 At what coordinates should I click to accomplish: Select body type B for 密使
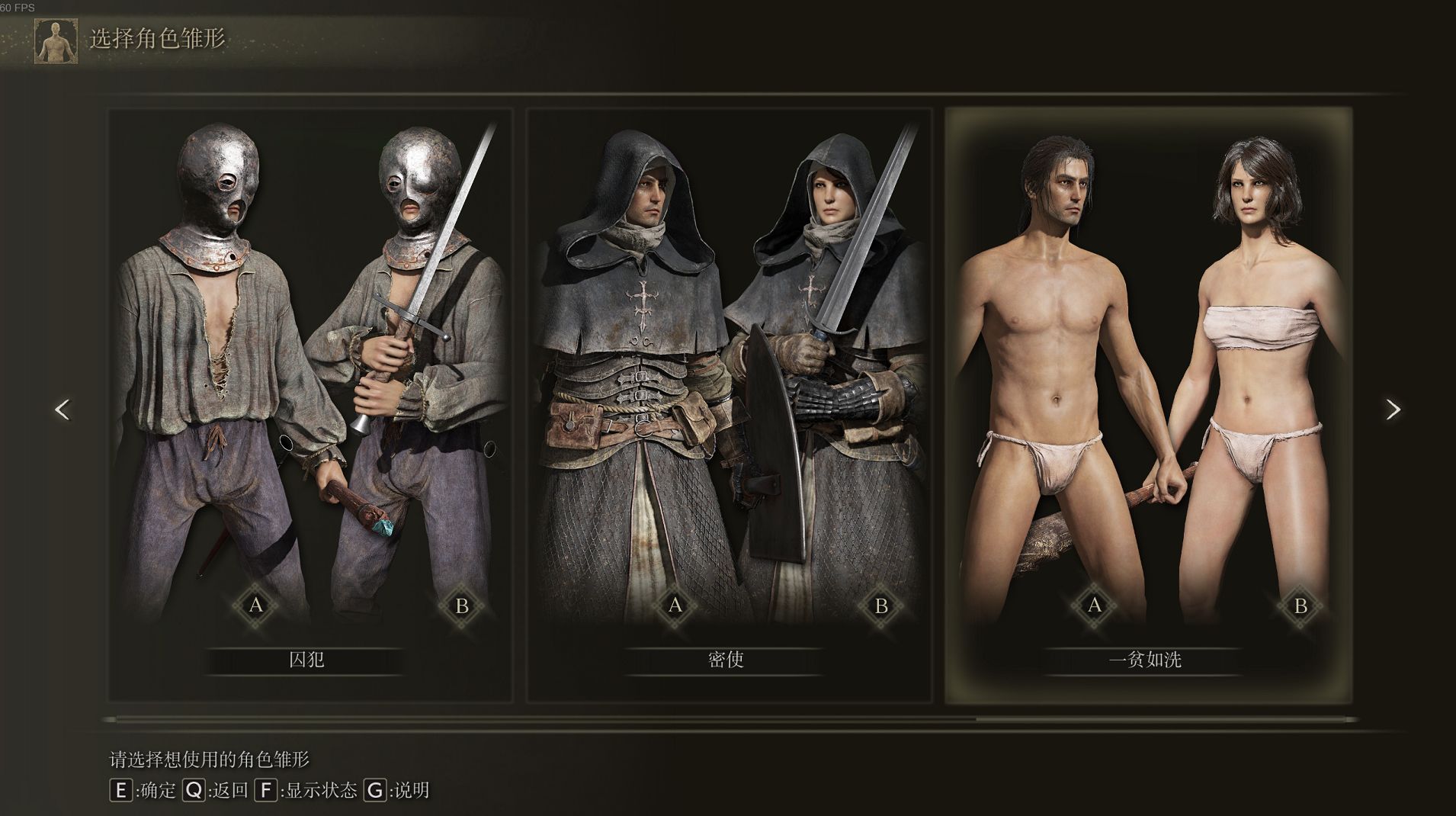[x=881, y=606]
